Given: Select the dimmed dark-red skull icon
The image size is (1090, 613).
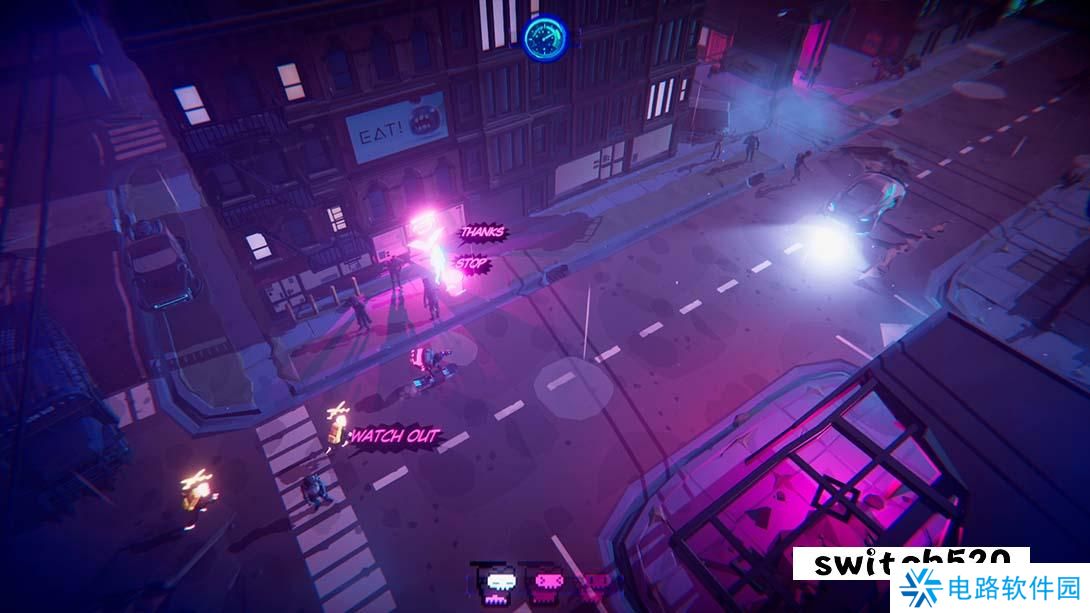Looking at the screenshot, I should pos(596,582).
